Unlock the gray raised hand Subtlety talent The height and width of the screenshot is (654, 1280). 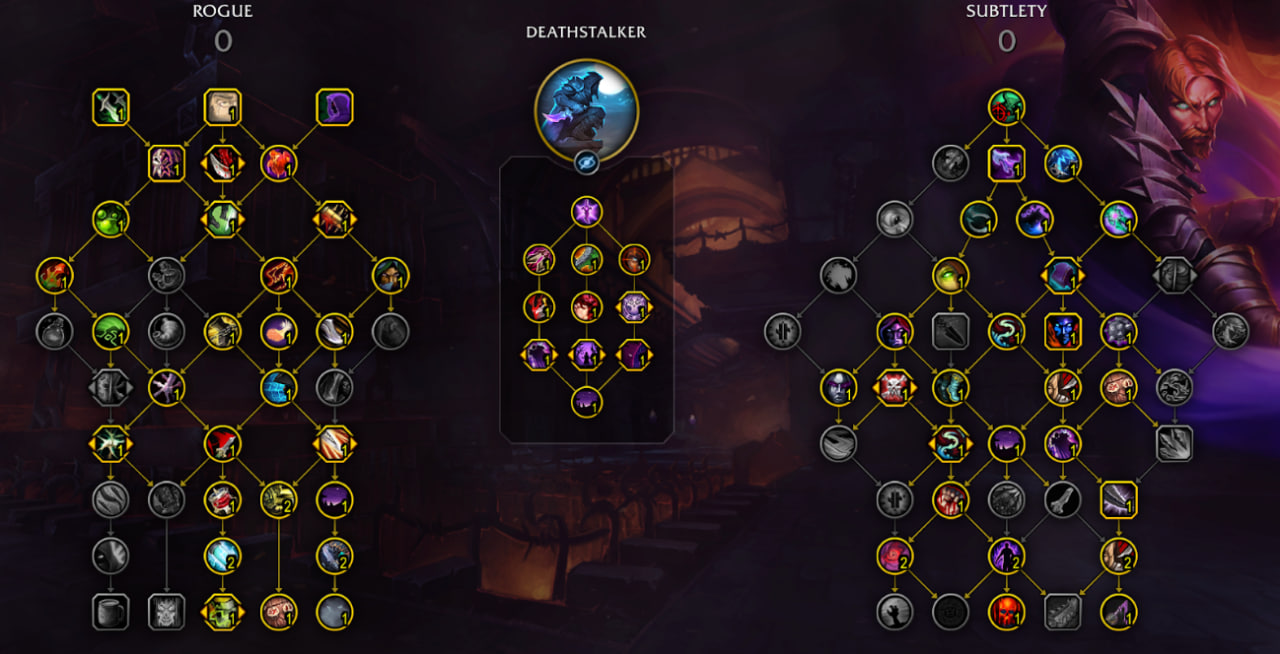pos(894,611)
